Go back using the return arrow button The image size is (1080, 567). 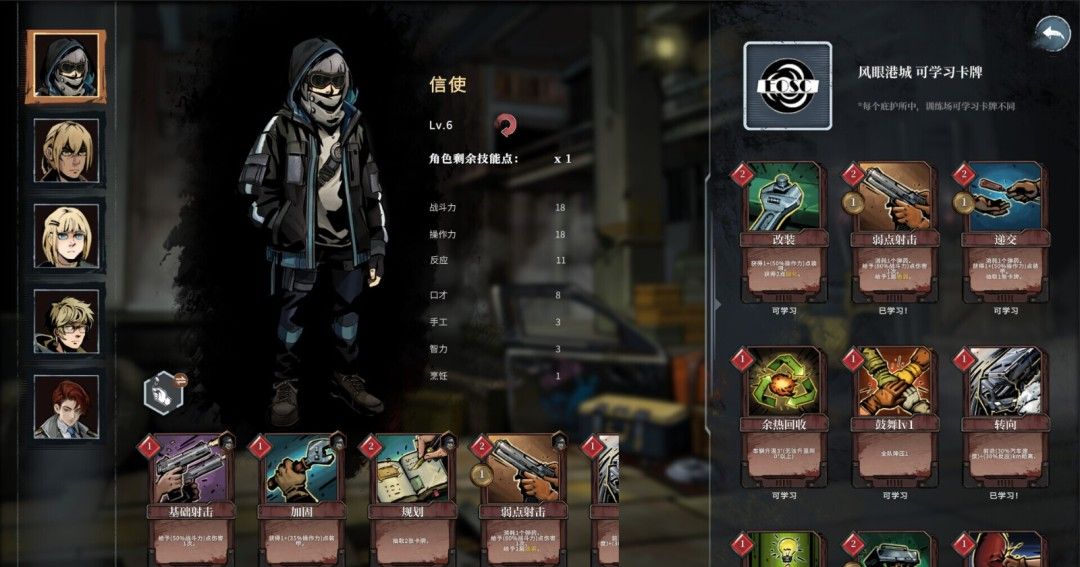(1052, 34)
